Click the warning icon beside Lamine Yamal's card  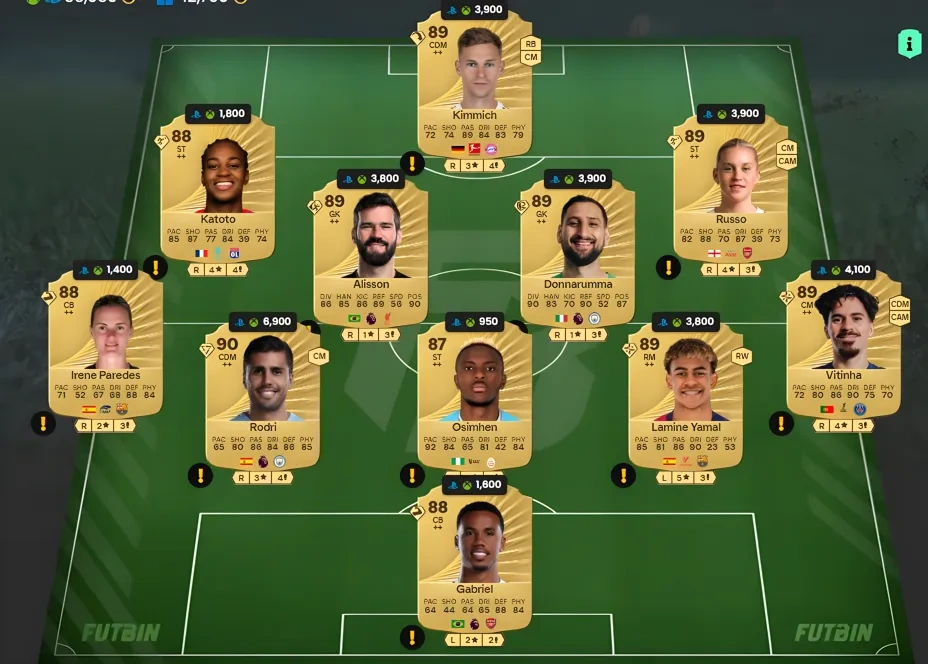coord(623,475)
